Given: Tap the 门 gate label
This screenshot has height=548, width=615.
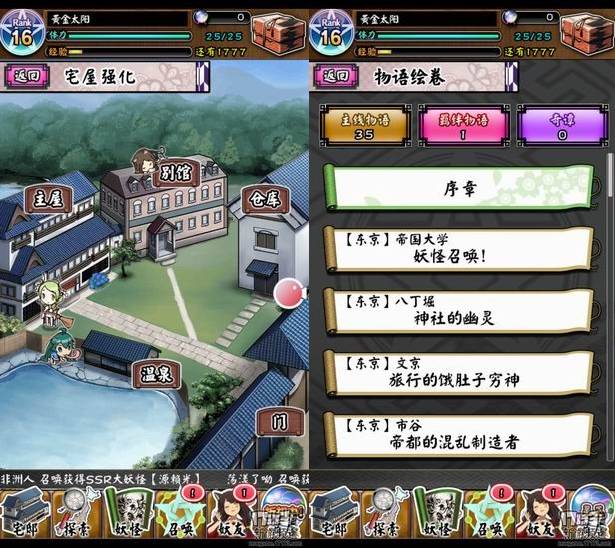Looking at the screenshot, I should (279, 422).
